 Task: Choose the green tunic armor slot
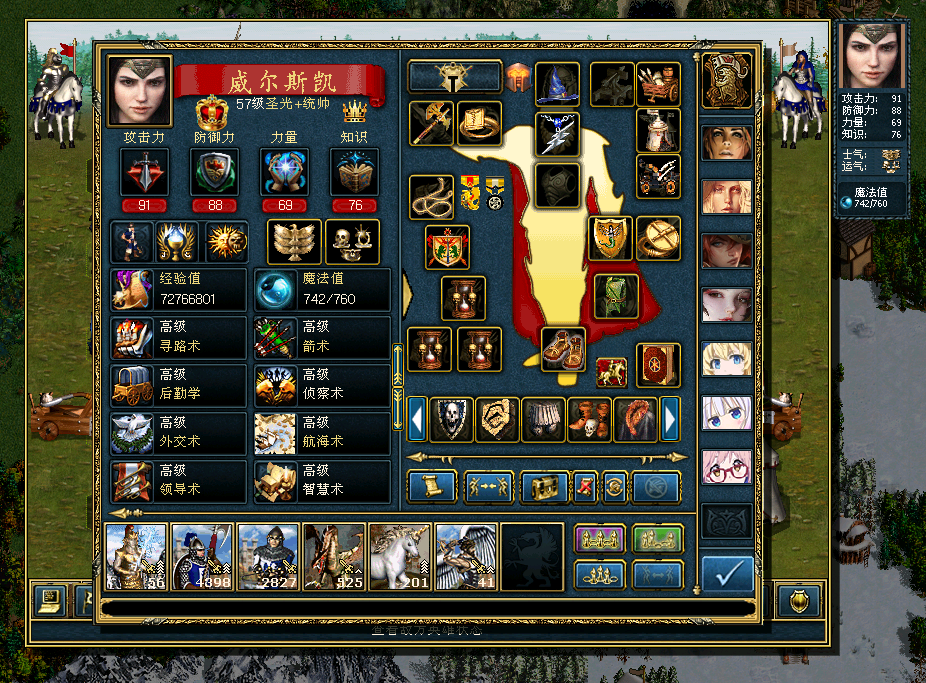pyautogui.click(x=616, y=295)
